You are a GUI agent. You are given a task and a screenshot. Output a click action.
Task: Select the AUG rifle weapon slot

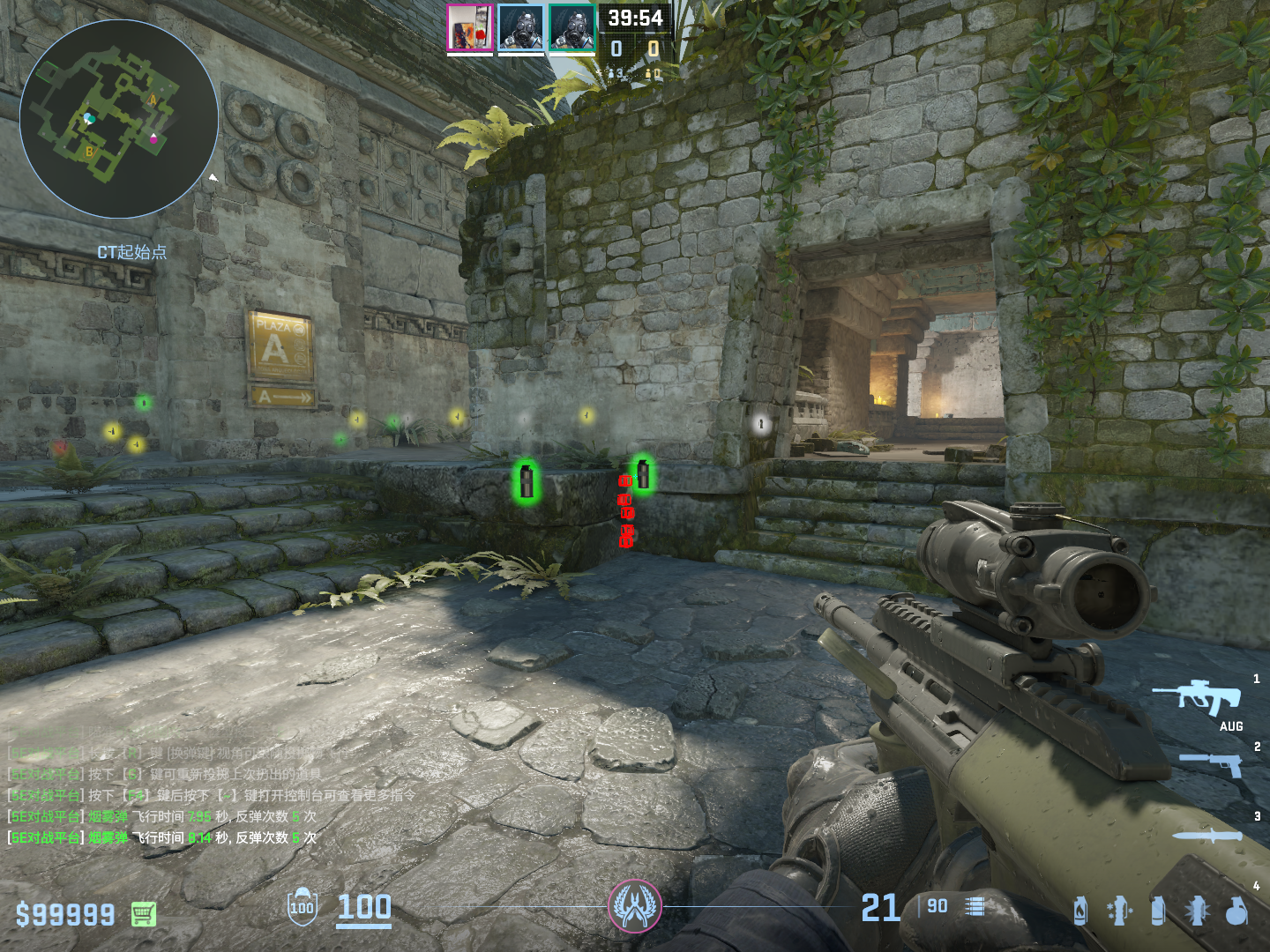coord(1197,698)
